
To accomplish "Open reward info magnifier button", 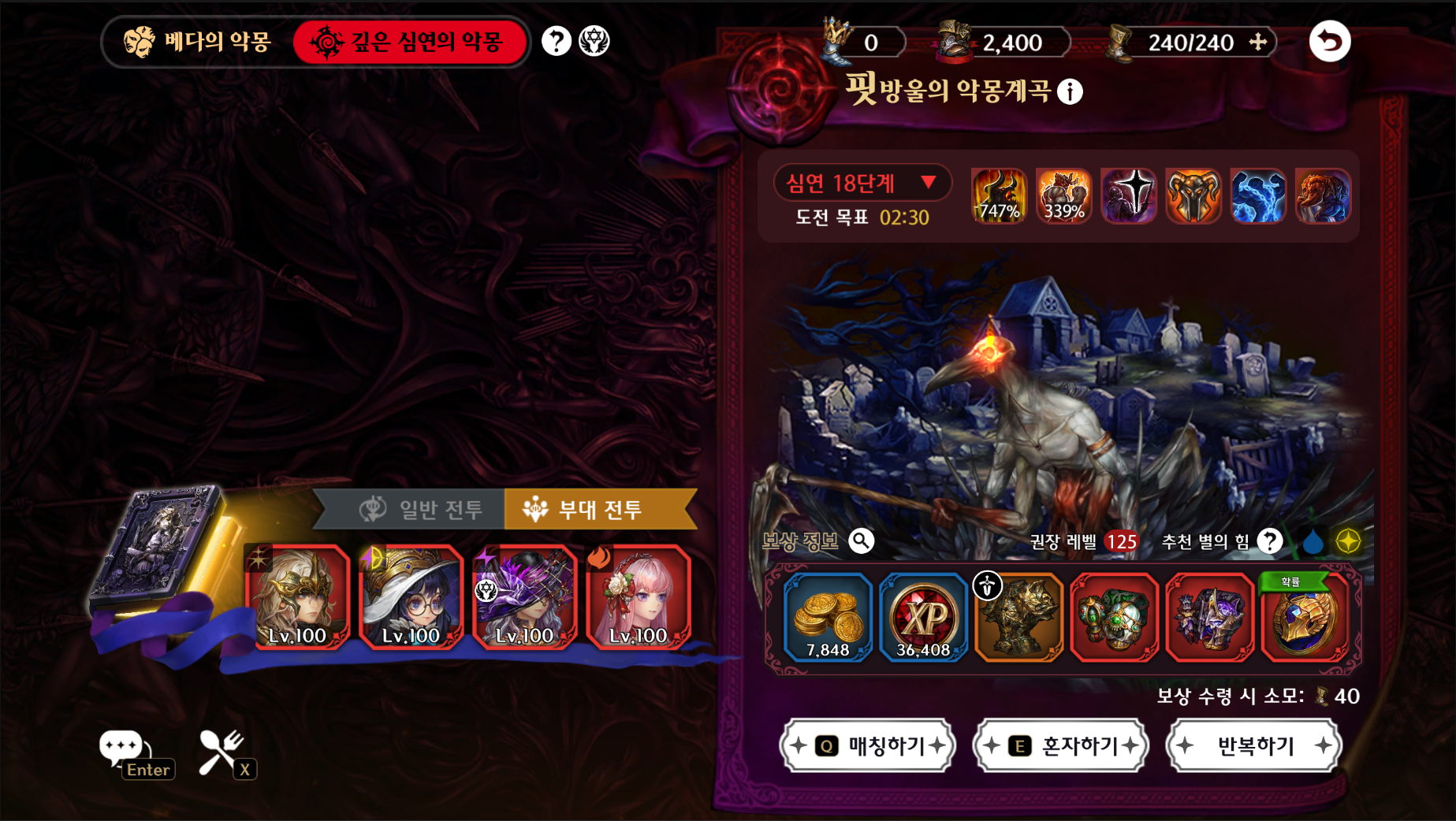I will (861, 541).
